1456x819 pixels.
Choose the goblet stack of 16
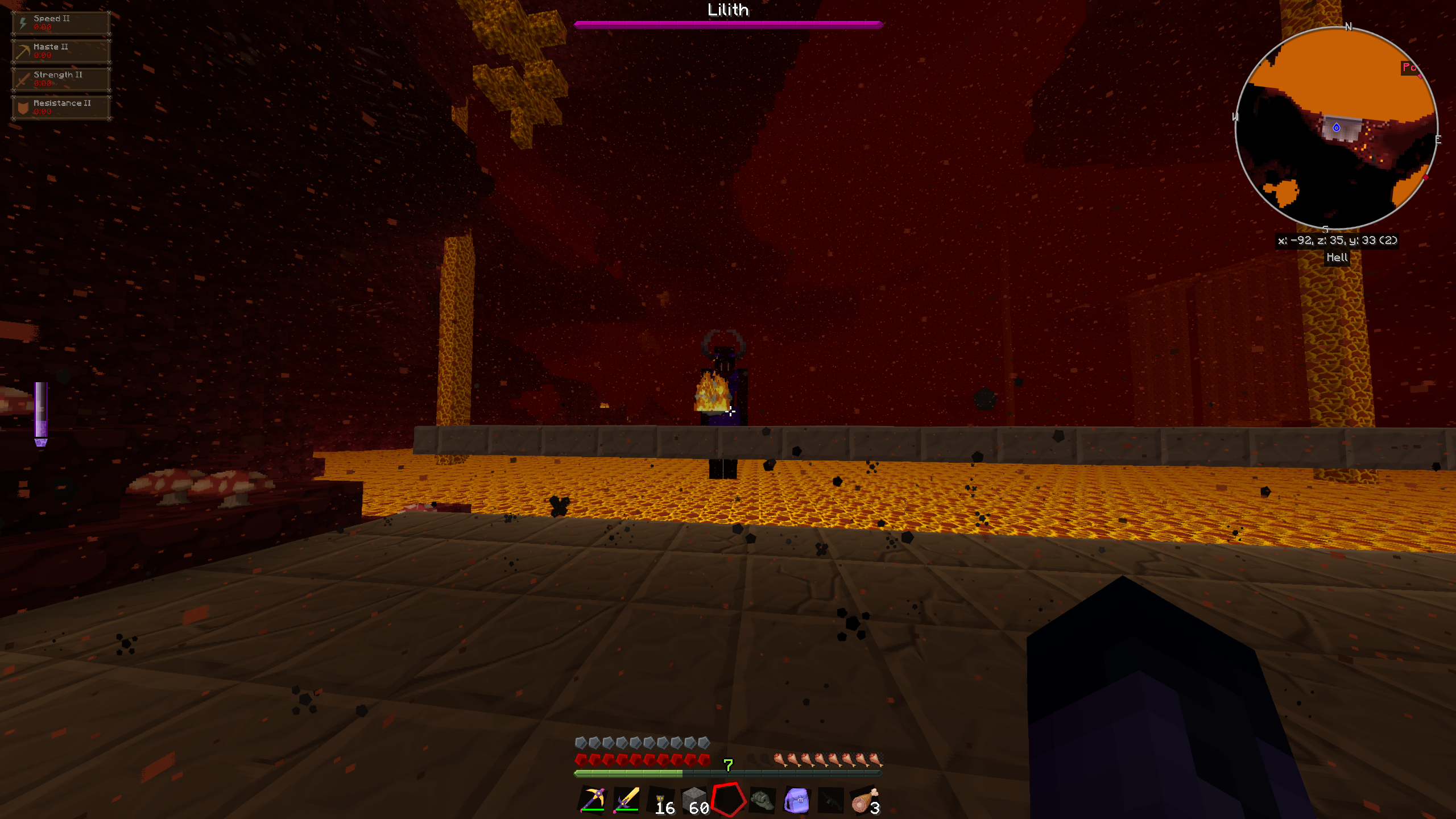pos(661,800)
